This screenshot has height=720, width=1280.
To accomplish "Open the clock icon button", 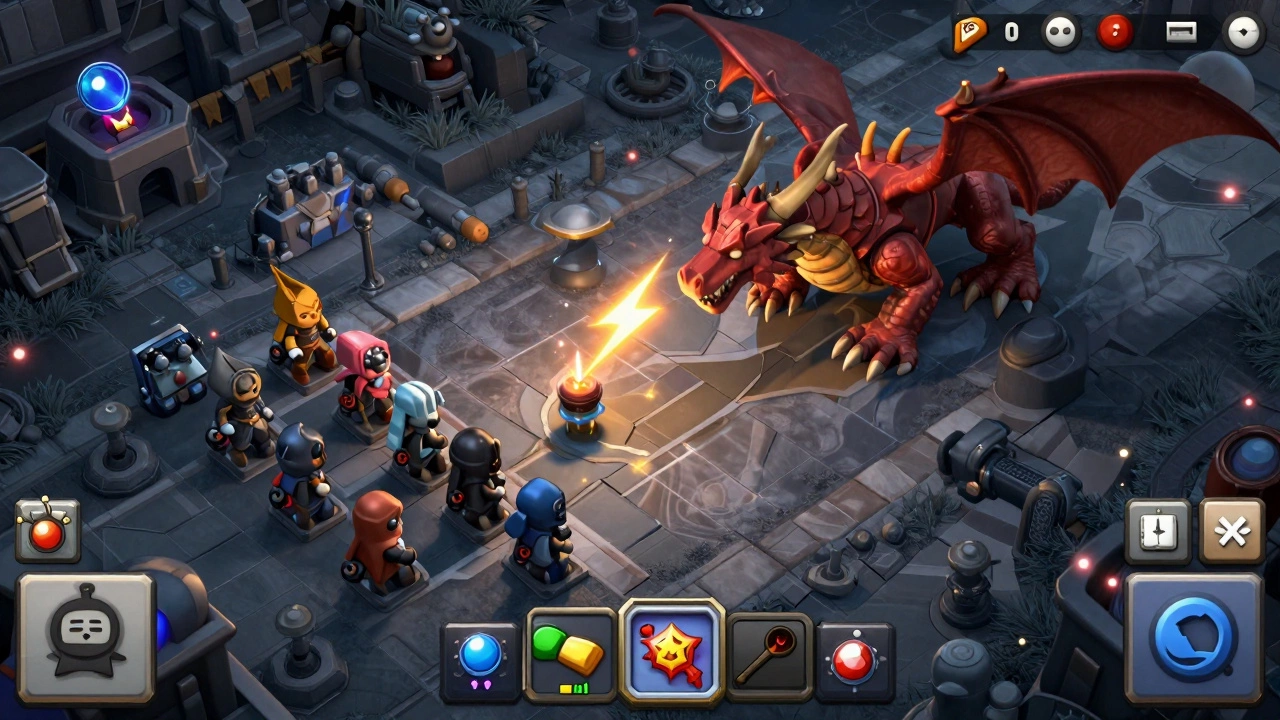I will pos(1158,531).
